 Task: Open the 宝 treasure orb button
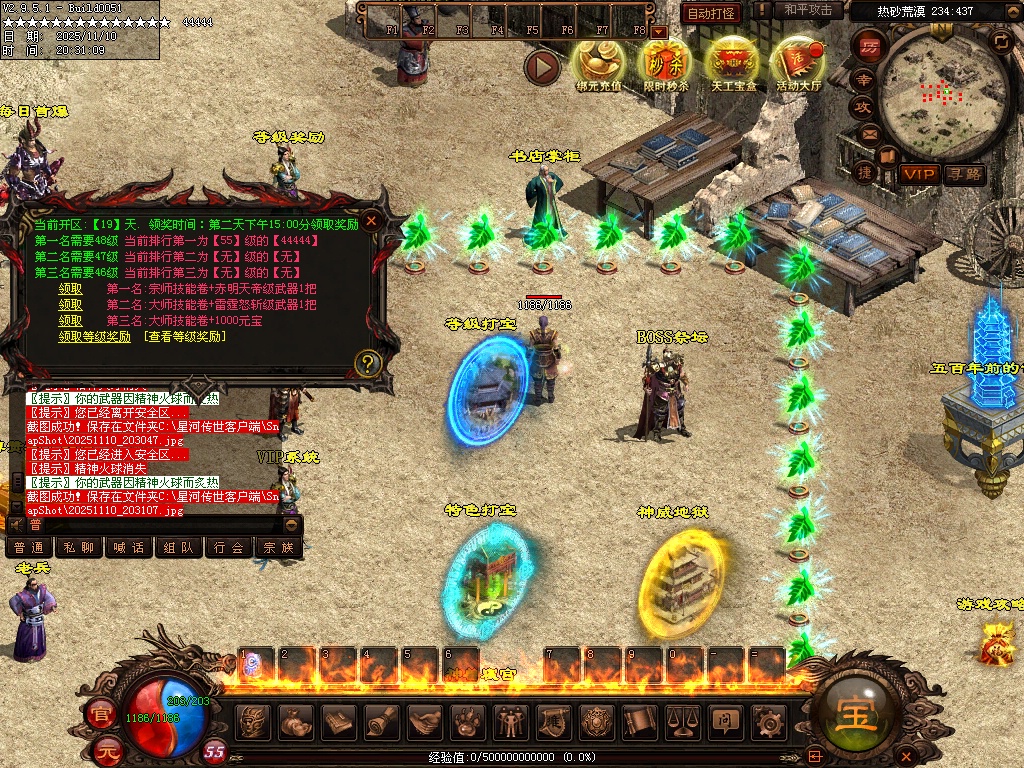[x=856, y=712]
